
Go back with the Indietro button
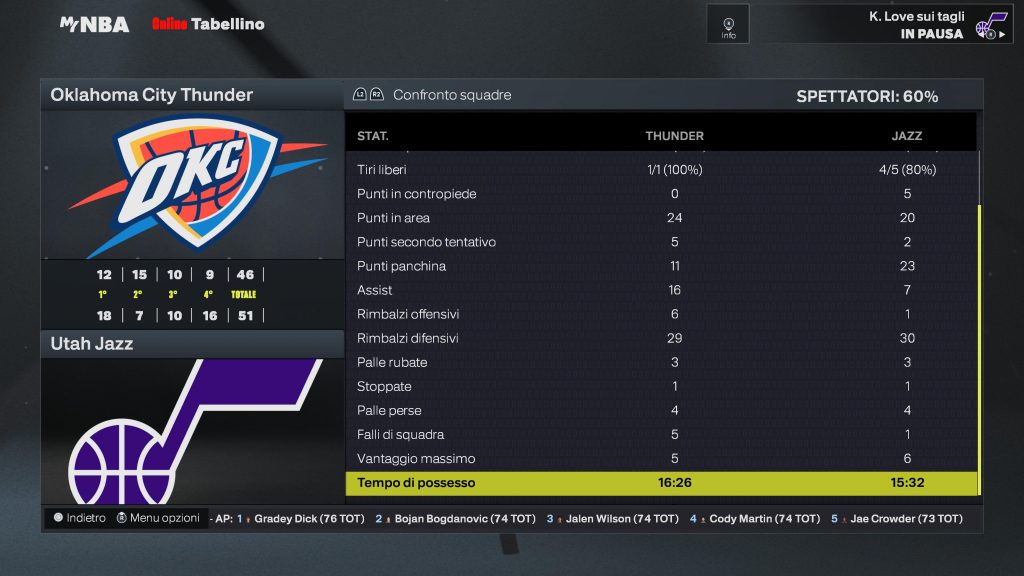tap(79, 518)
